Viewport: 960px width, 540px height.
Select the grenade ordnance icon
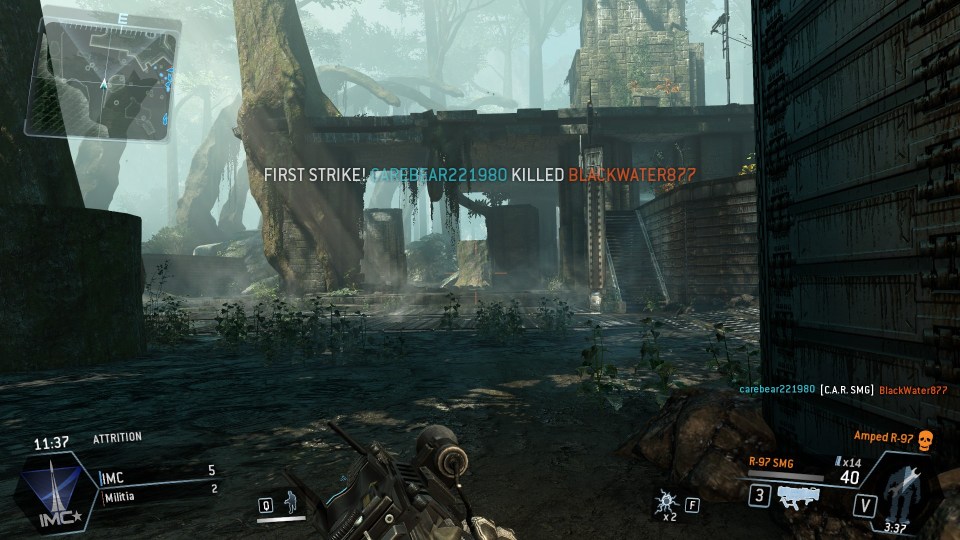(665, 502)
